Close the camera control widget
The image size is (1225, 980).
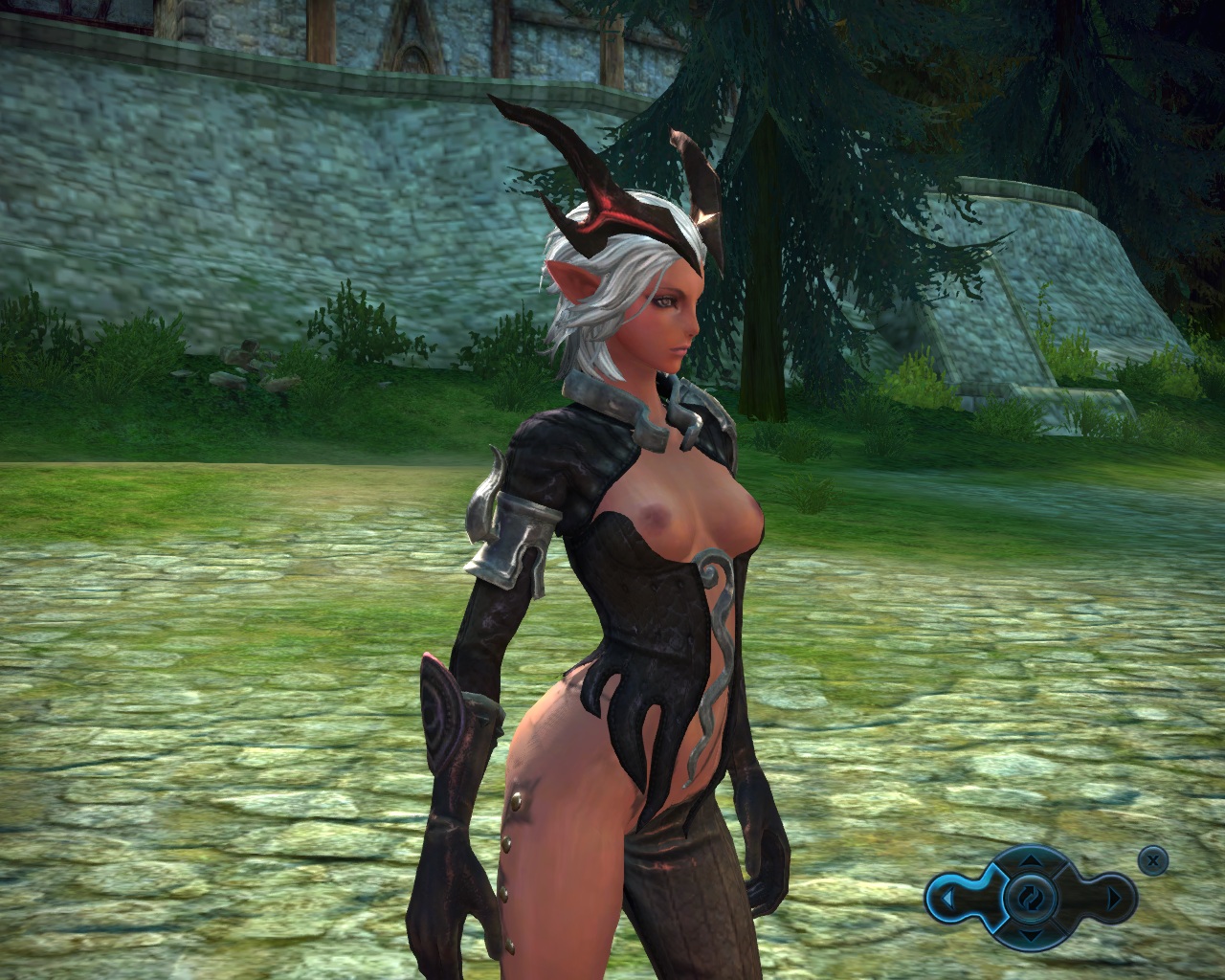point(1153,860)
